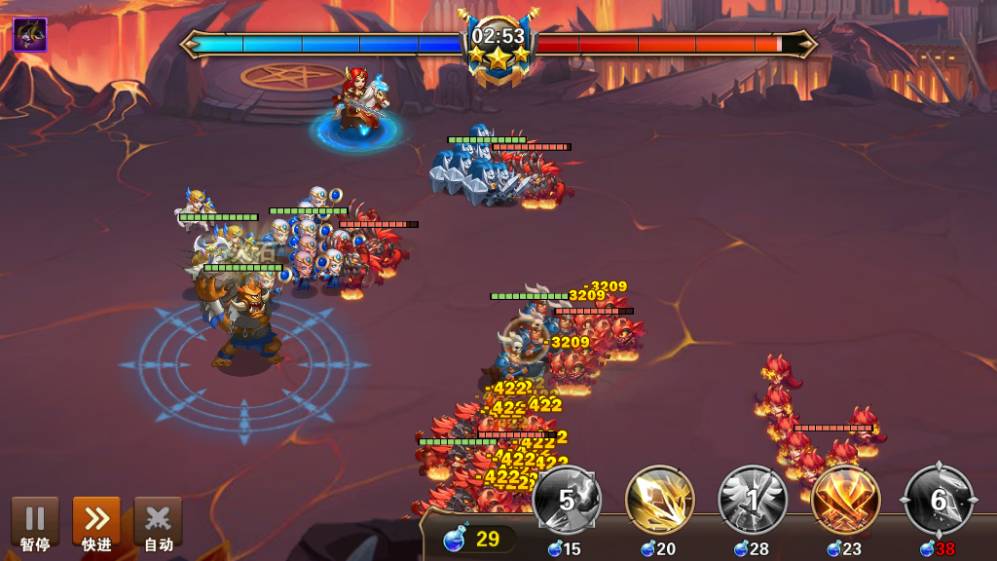Screen dimensions: 997x561
Task: Activate the golden crystal skill costing 20 mana
Action: [x=660, y=499]
